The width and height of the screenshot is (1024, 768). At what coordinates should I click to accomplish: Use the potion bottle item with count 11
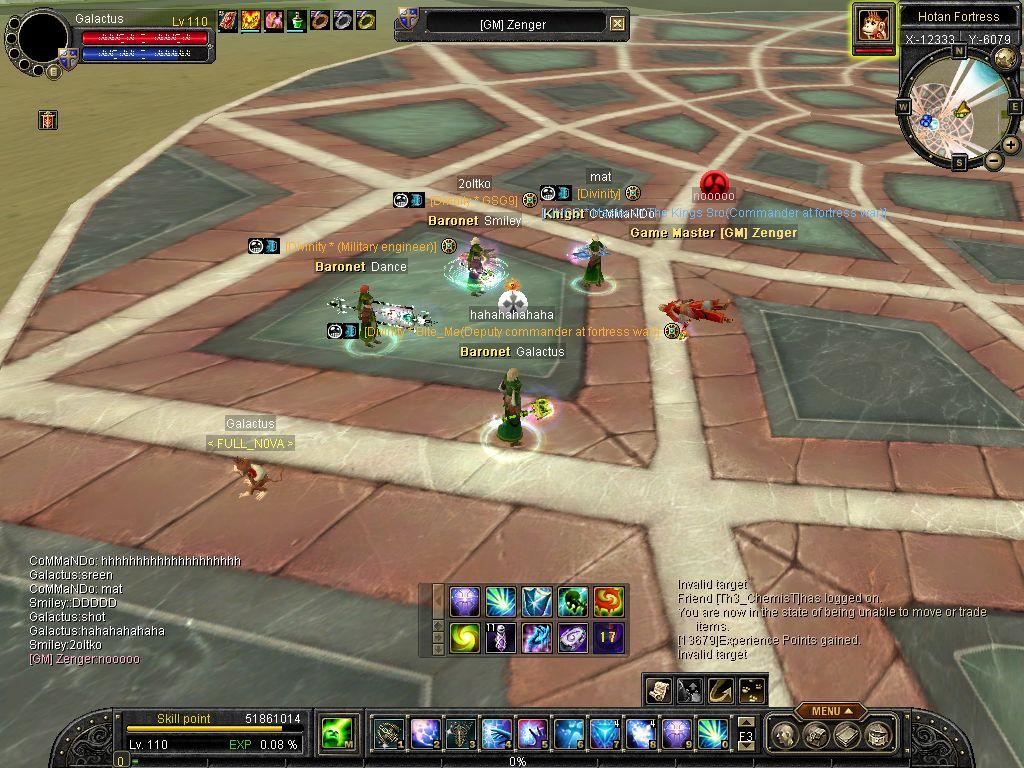click(500, 638)
